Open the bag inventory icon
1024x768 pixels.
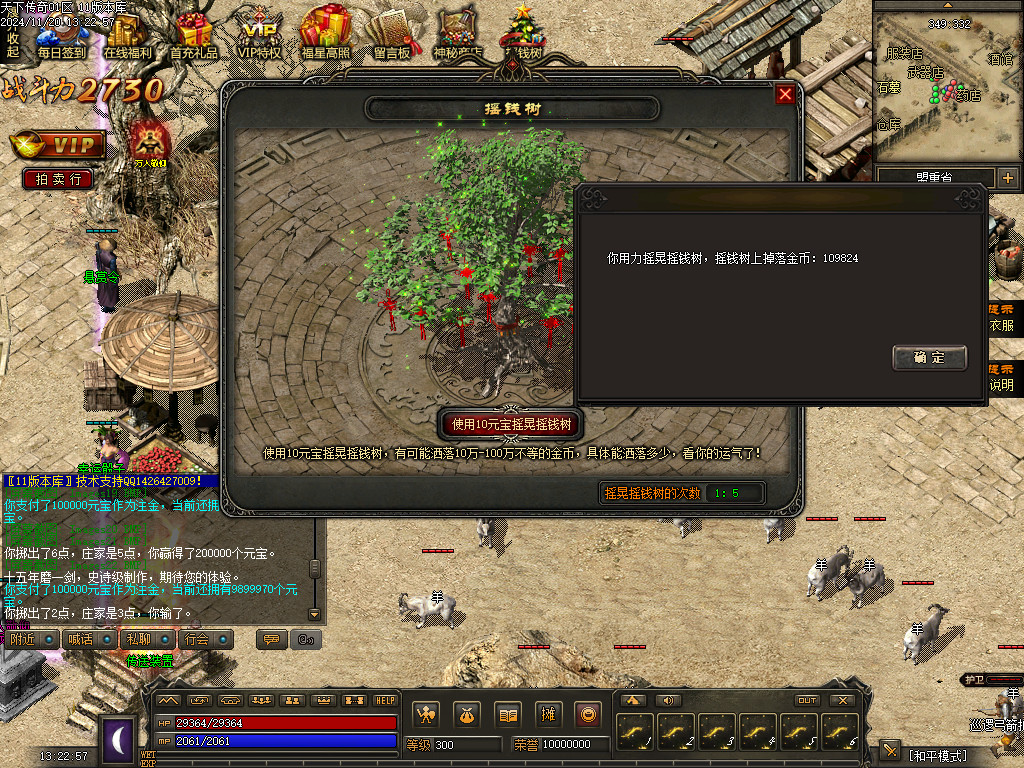click(467, 714)
